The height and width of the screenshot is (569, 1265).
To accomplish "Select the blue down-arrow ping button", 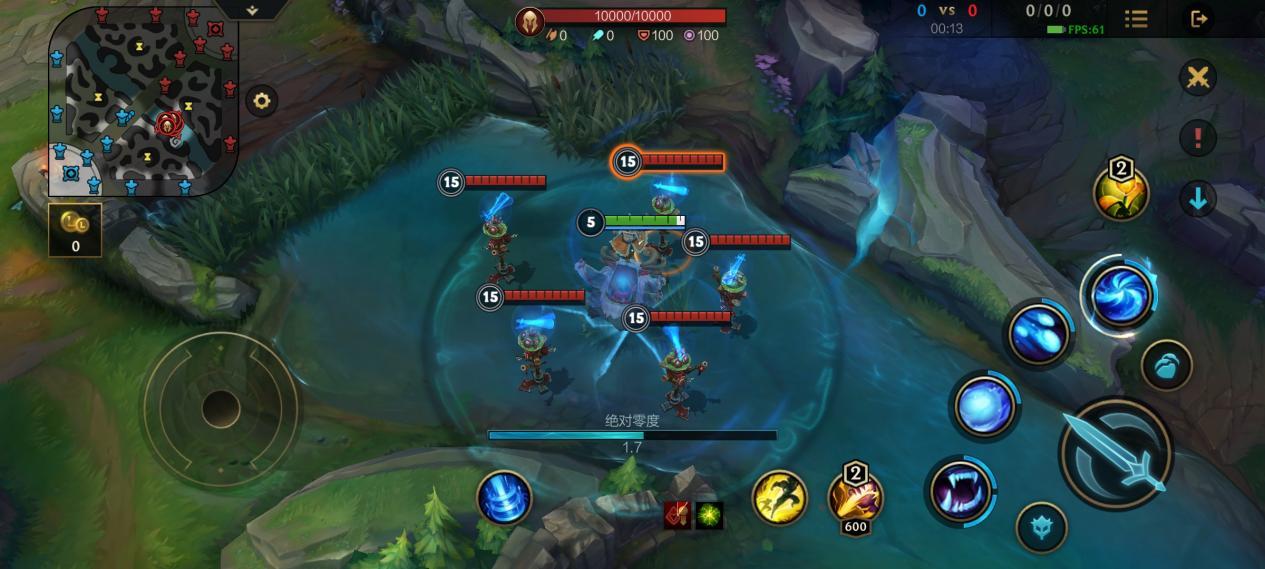I will click(1197, 198).
